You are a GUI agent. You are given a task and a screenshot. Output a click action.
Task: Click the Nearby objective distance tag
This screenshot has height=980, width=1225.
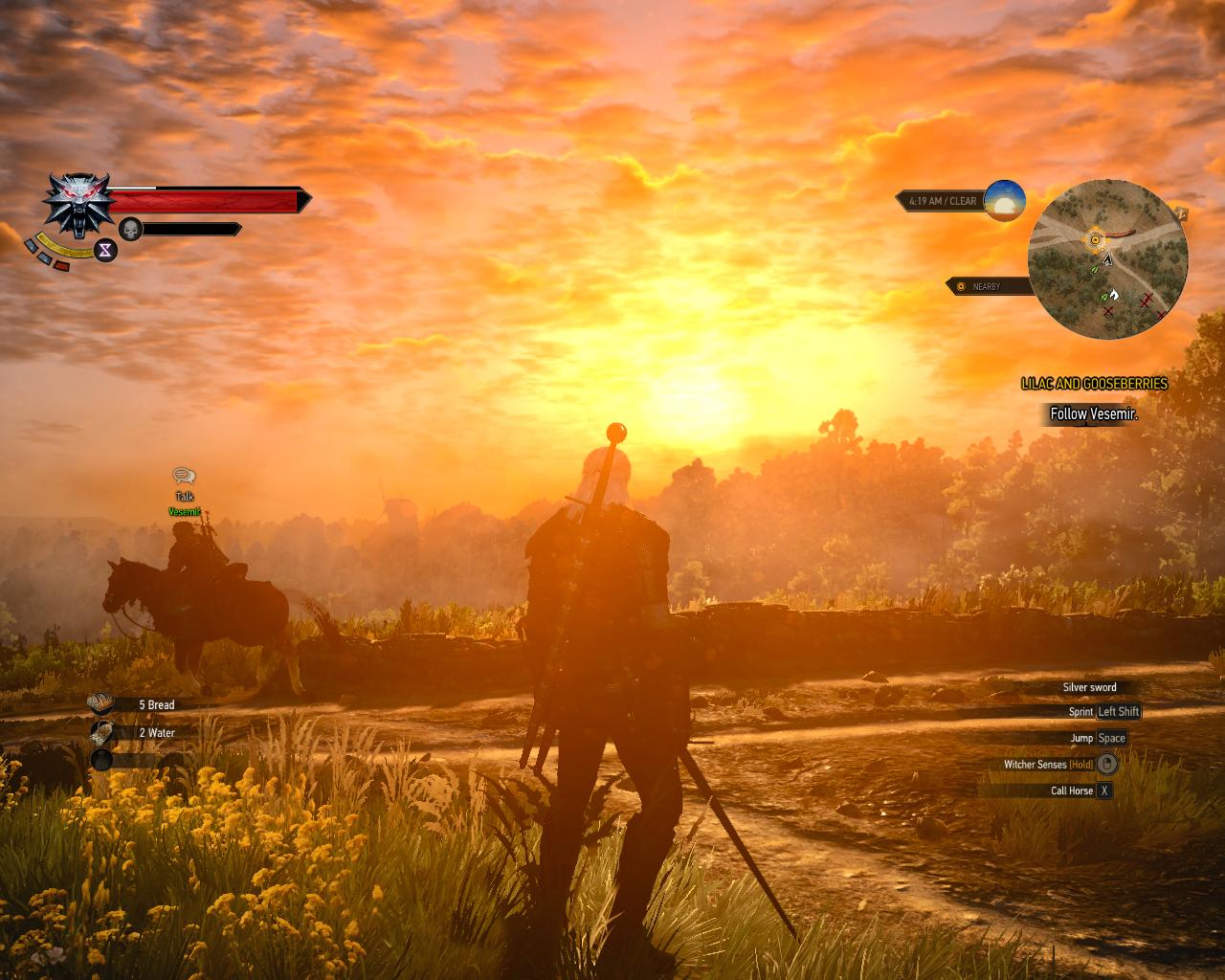click(x=986, y=286)
